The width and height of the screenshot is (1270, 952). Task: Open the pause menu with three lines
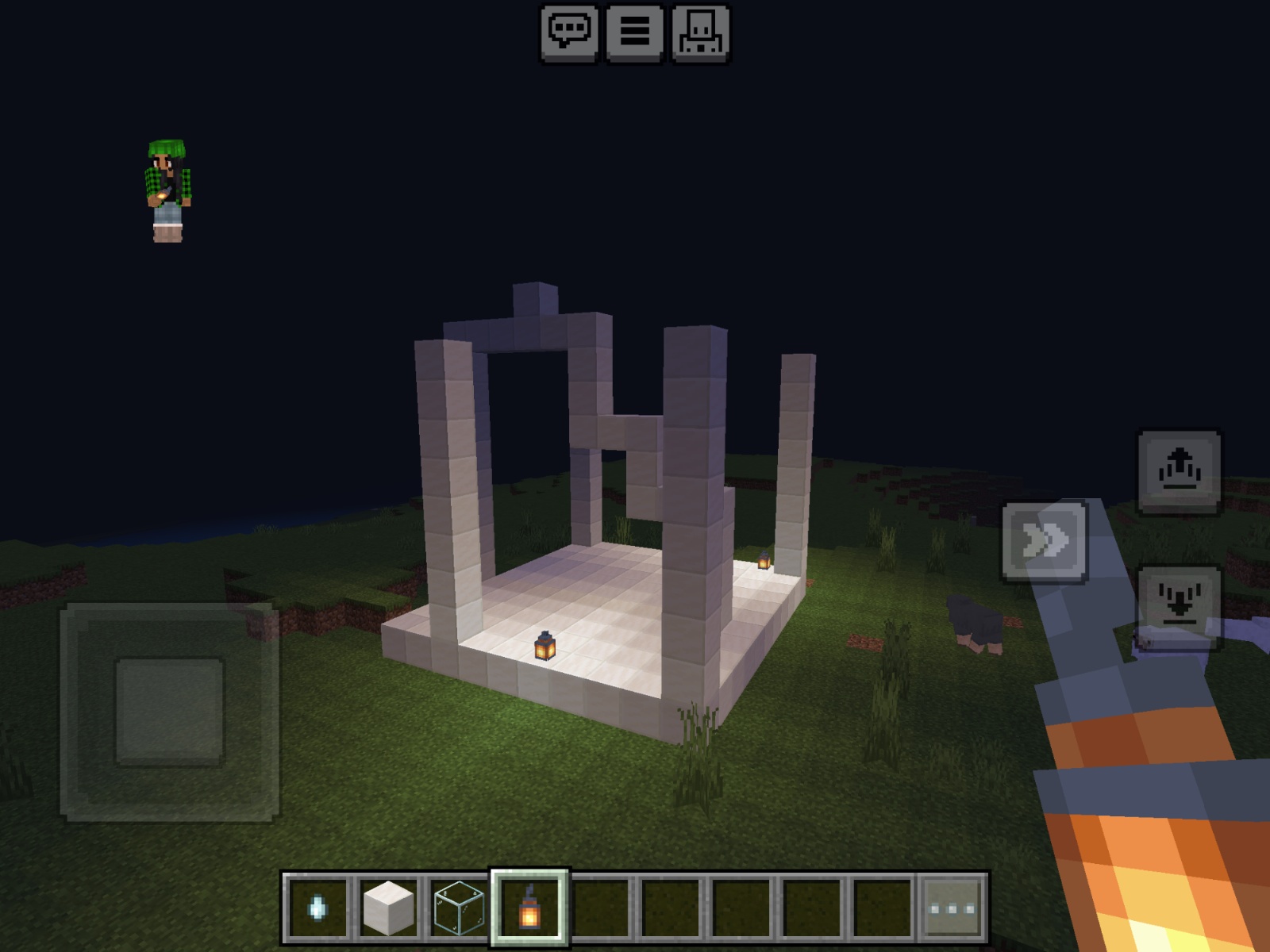tap(634, 33)
